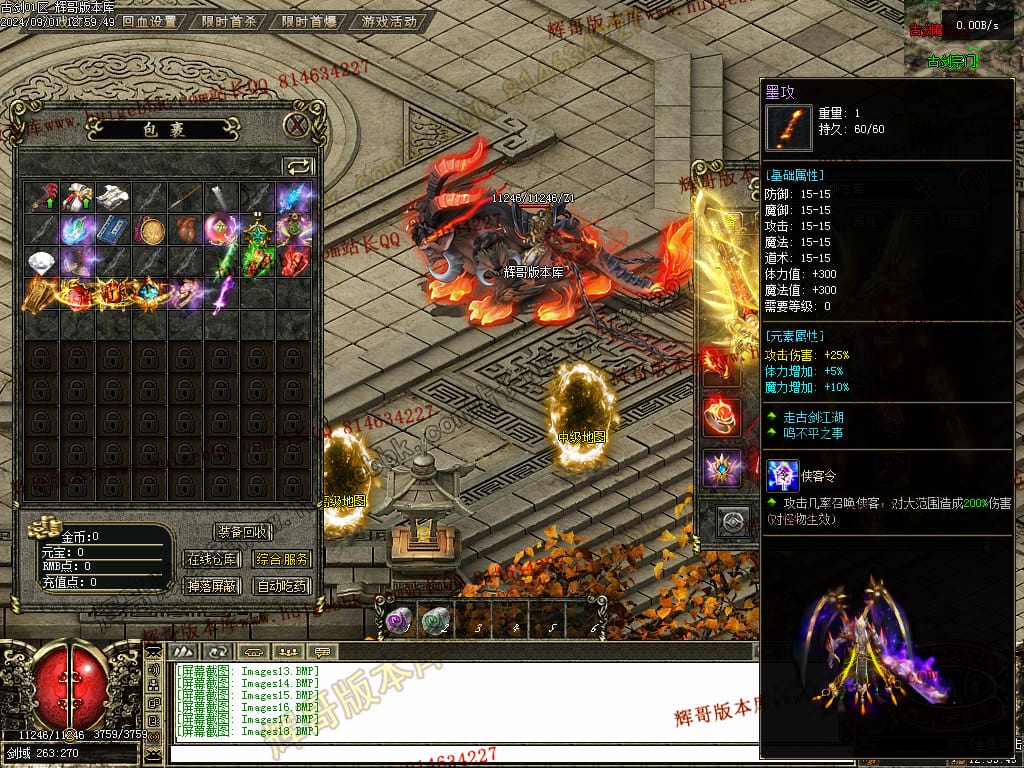Close the 包裹 inventory window
Screen dimensions: 1024x768
pos(296,125)
